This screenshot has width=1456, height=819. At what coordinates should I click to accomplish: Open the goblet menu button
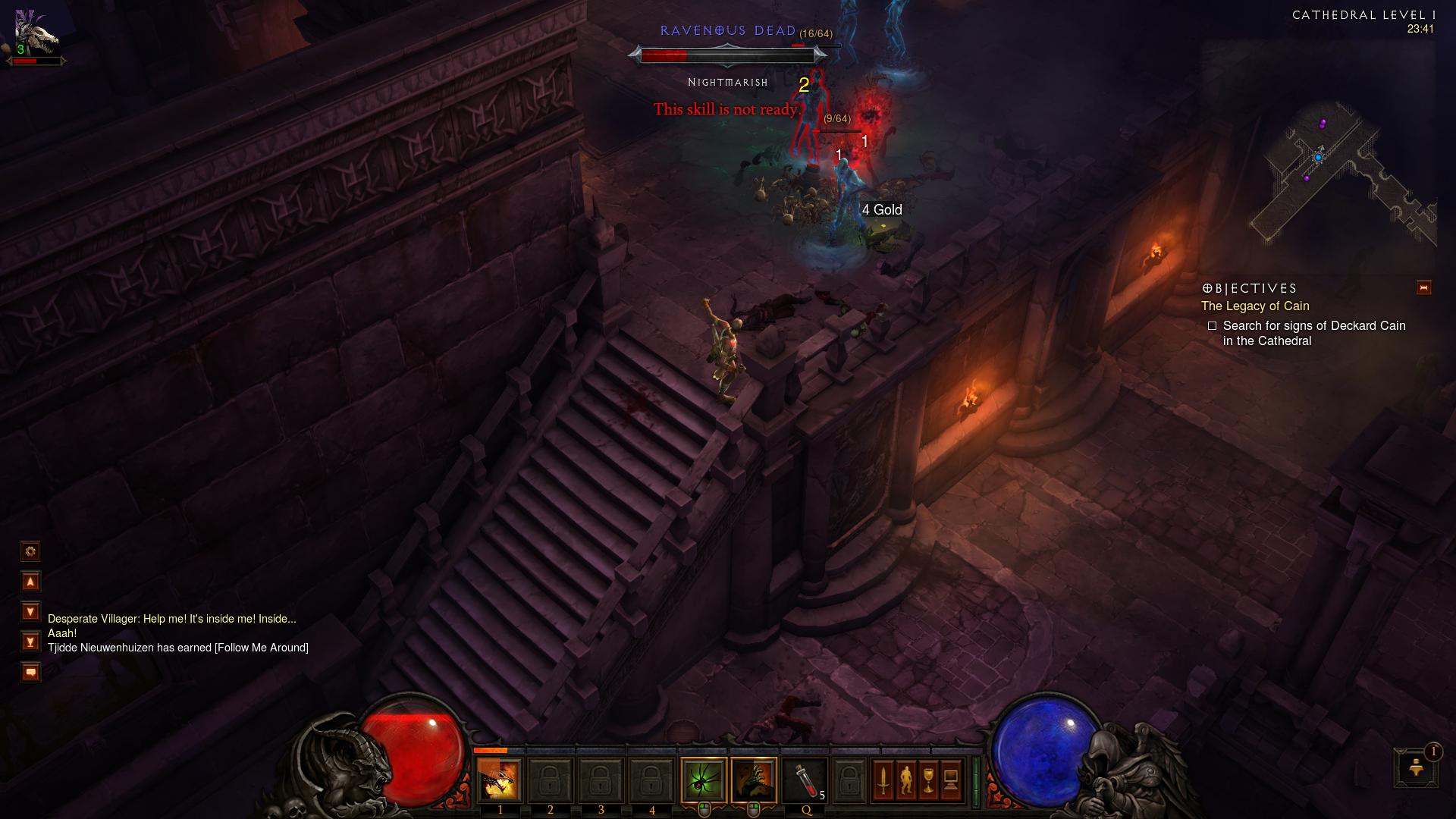(x=928, y=780)
